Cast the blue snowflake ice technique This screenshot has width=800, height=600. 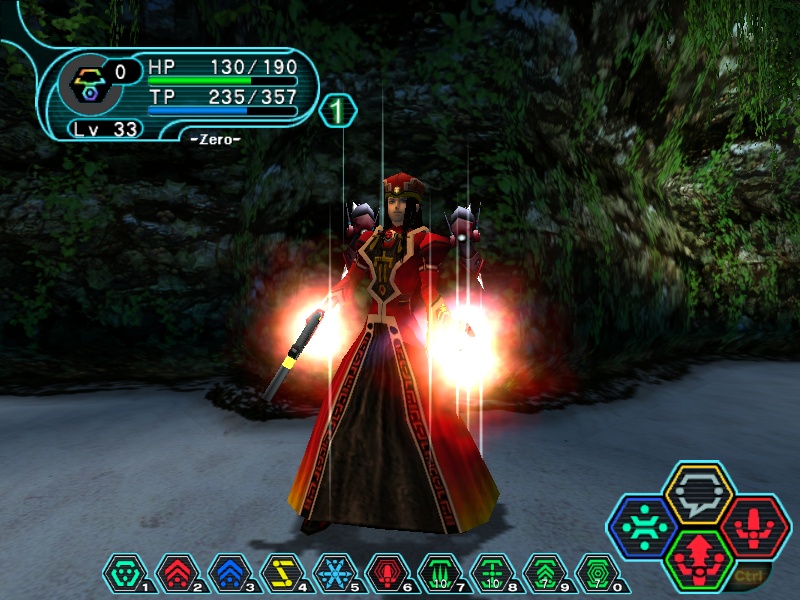click(333, 574)
